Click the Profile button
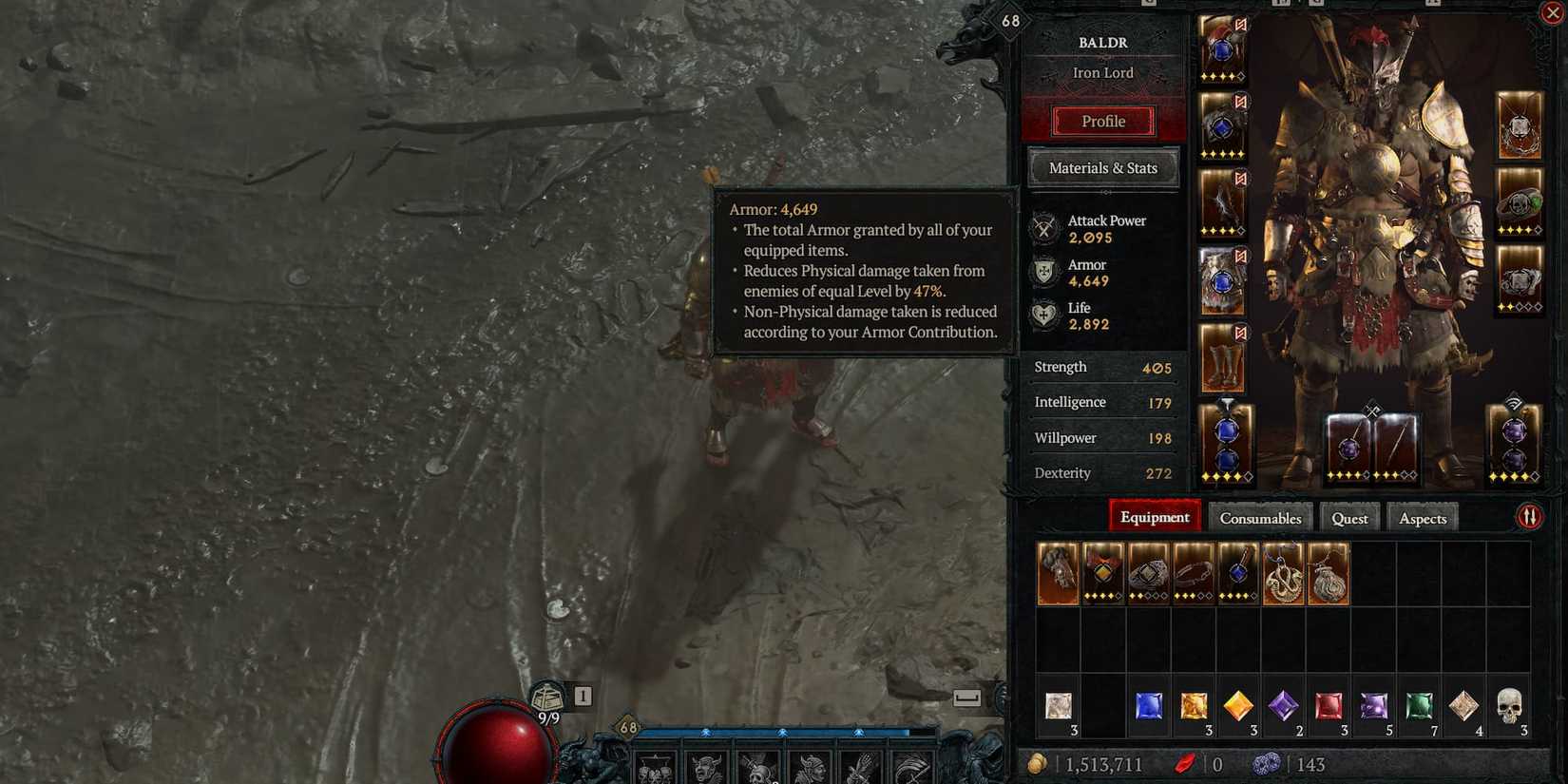 (1102, 121)
